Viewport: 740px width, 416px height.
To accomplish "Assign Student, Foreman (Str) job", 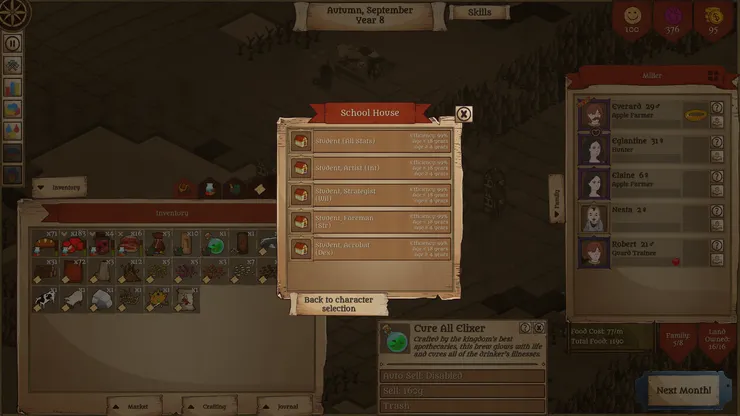I will pyautogui.click(x=368, y=222).
